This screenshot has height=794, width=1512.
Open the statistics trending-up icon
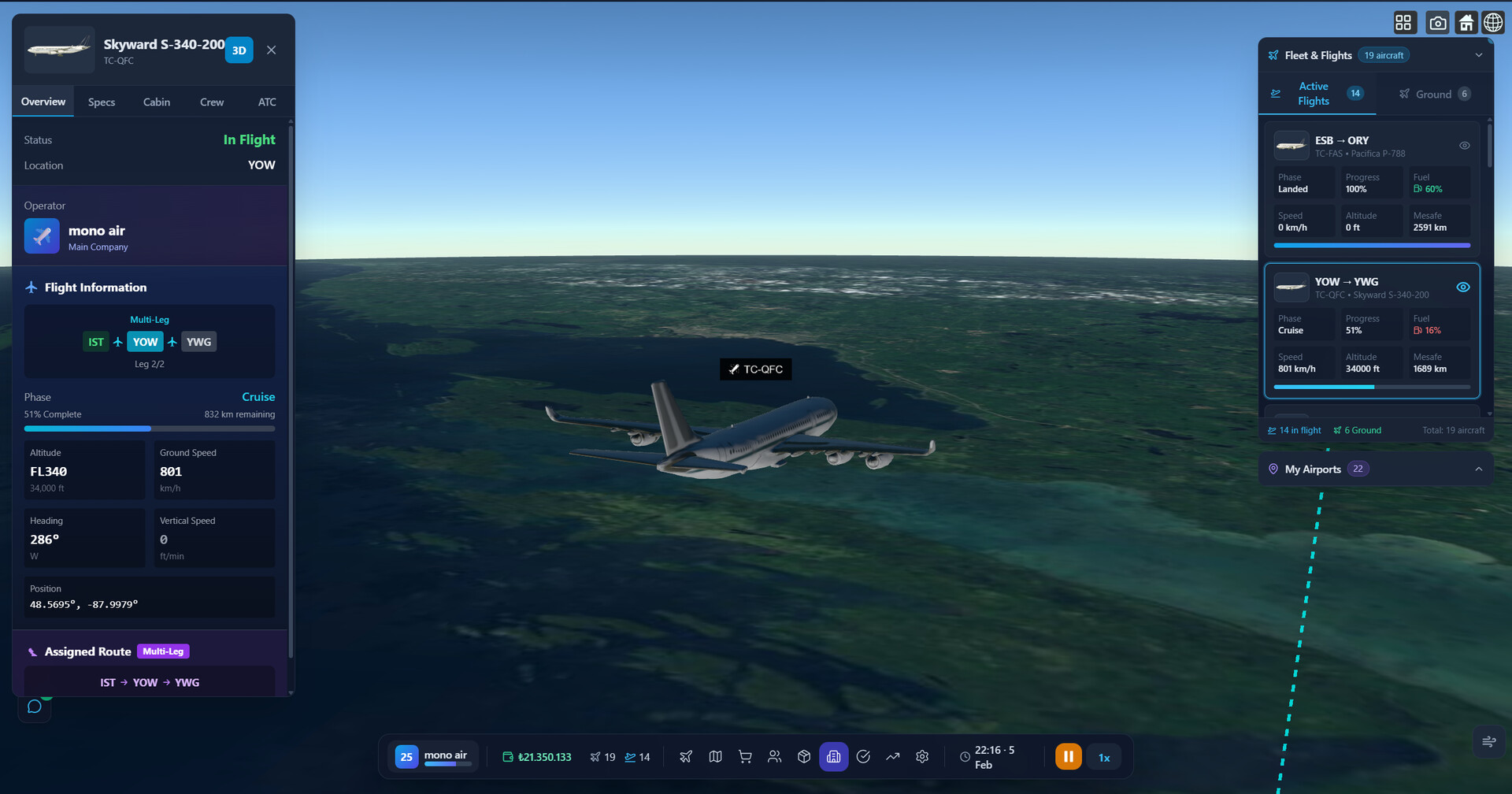pyautogui.click(x=892, y=756)
